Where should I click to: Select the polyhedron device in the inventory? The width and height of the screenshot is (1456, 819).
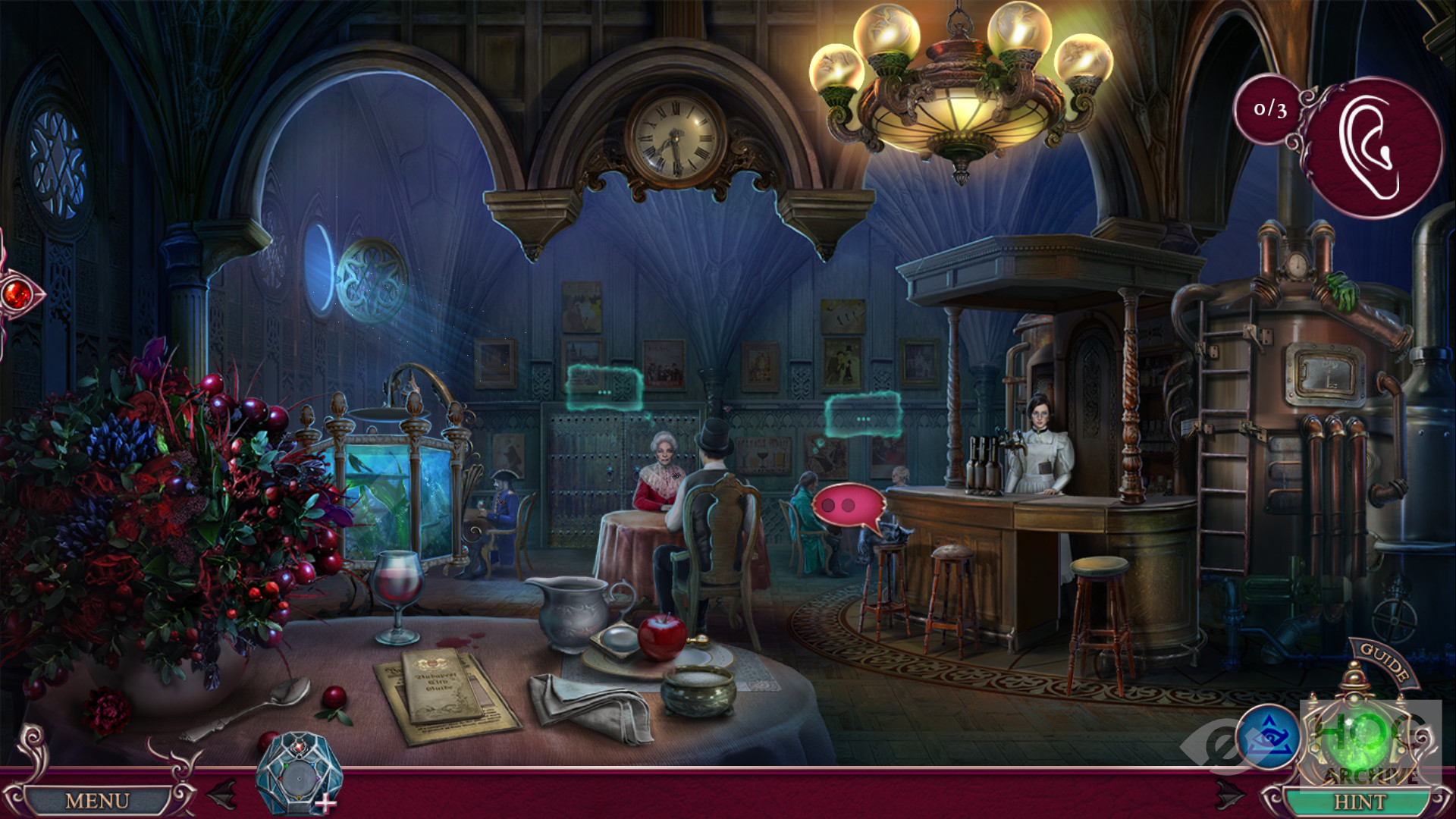(x=298, y=775)
